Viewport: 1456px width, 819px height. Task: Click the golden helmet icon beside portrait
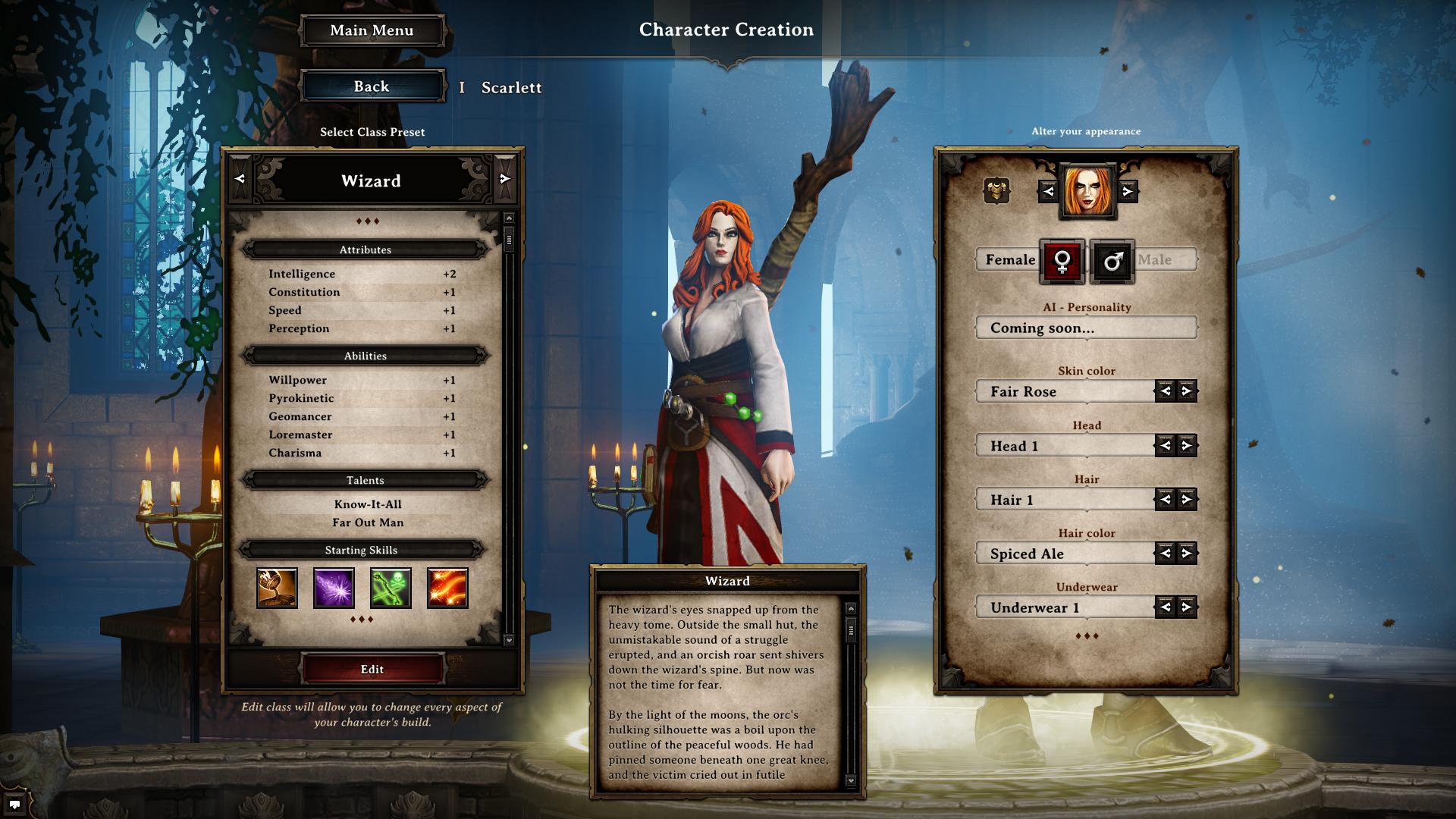point(996,191)
